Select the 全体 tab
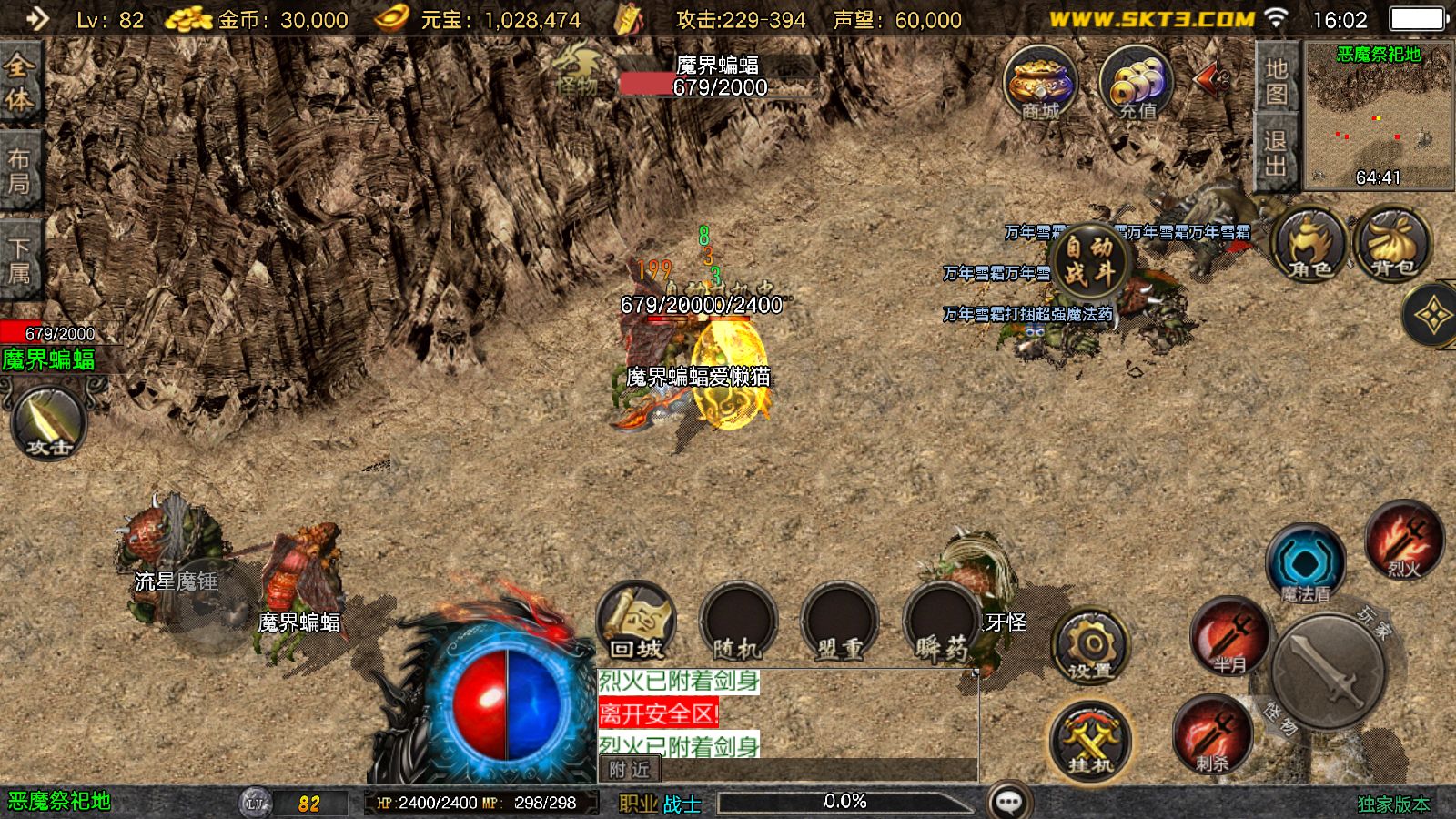This screenshot has width=1456, height=819. click(x=20, y=82)
